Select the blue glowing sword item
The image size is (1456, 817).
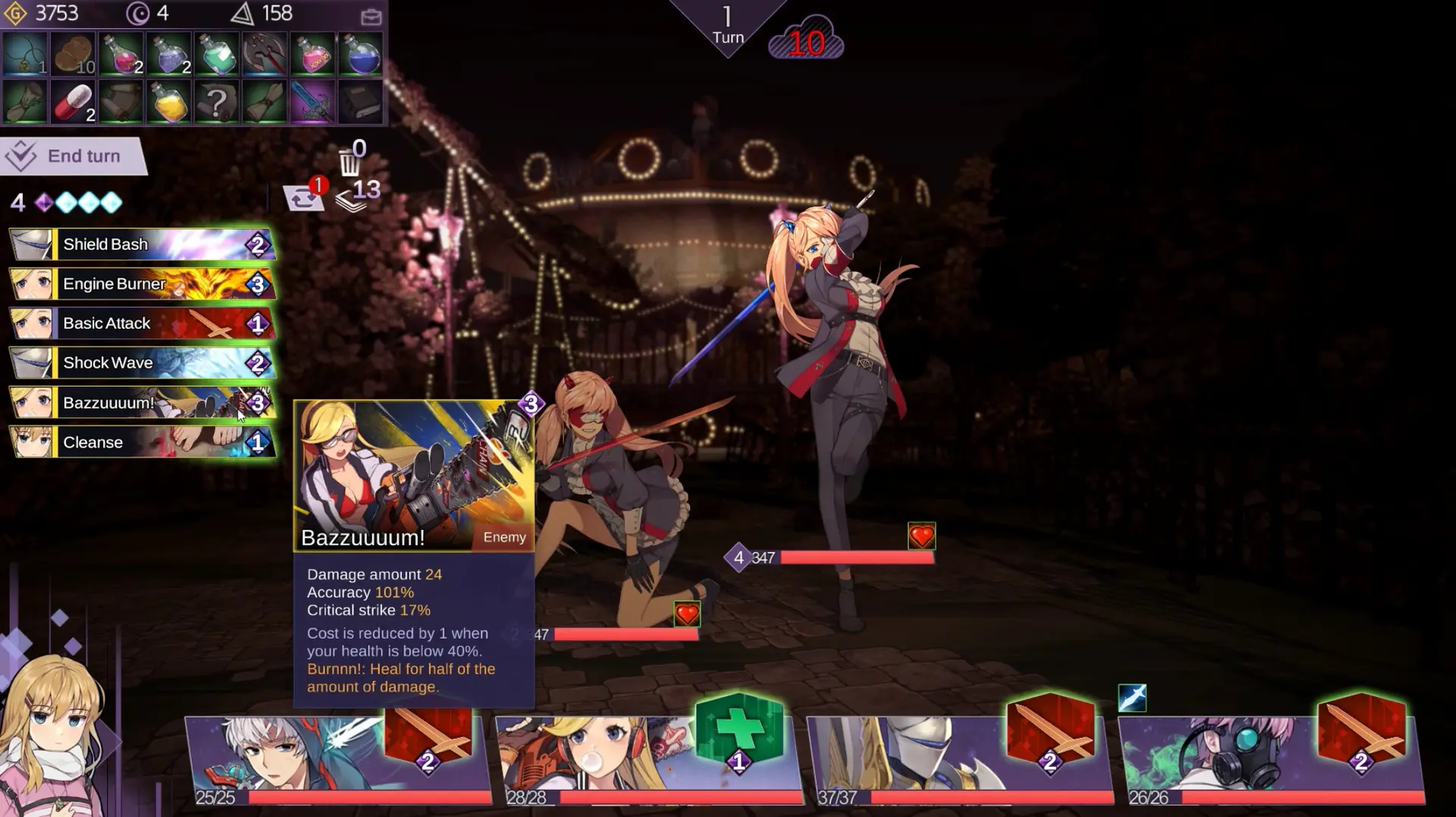pyautogui.click(x=313, y=102)
